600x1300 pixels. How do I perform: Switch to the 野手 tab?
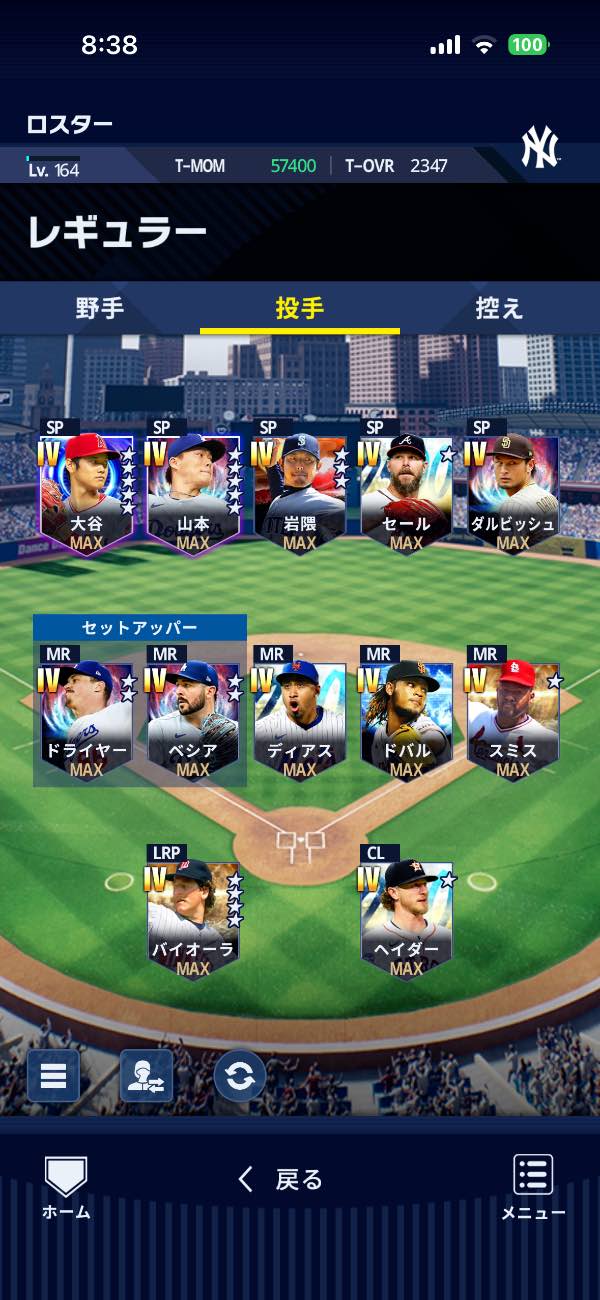[x=100, y=308]
